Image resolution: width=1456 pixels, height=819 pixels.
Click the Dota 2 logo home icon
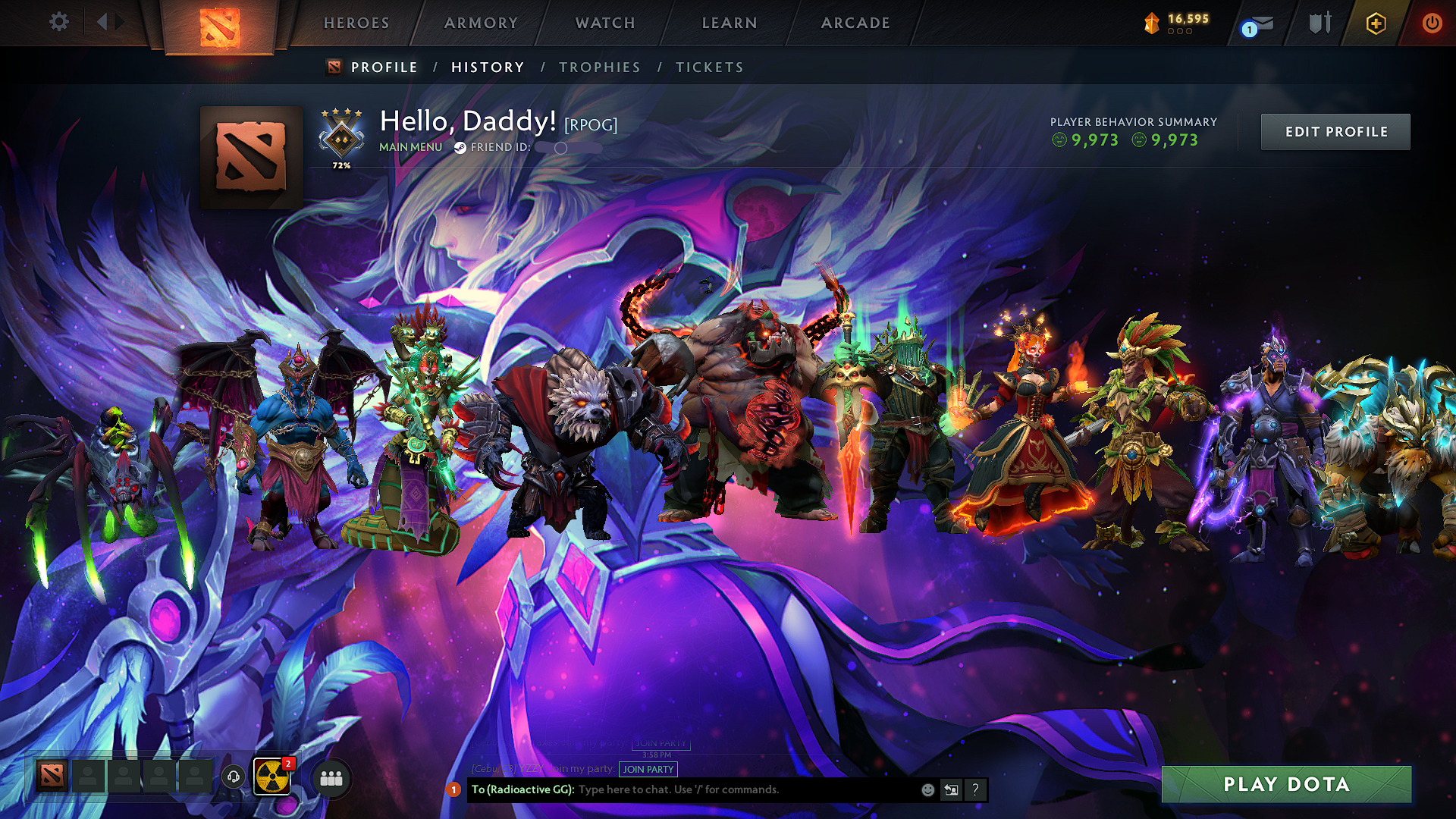[220, 23]
